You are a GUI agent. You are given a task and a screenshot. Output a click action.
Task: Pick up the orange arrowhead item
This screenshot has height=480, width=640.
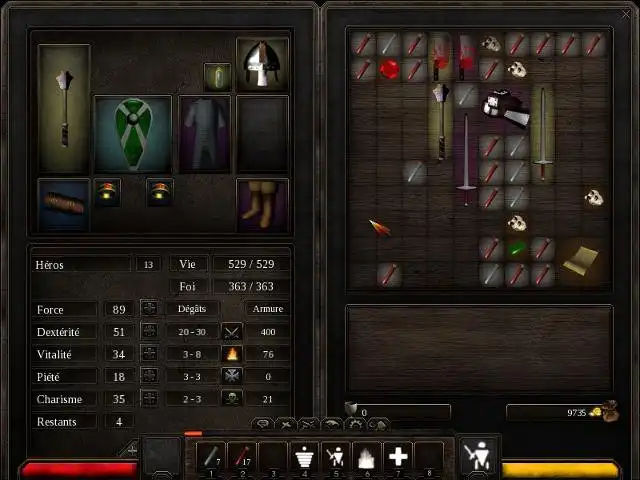(x=379, y=228)
